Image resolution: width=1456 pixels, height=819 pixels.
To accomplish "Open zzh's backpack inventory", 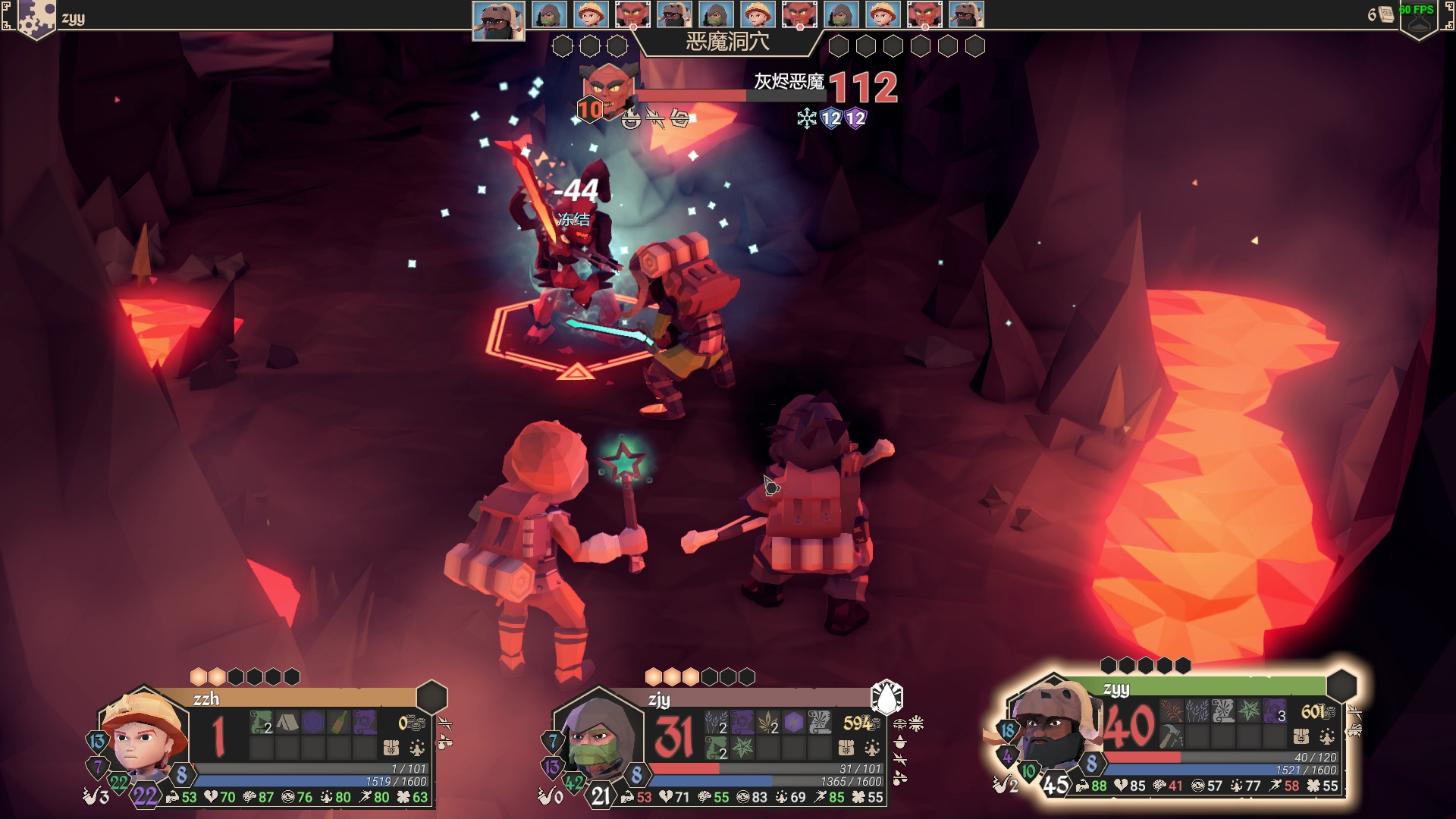I will point(391,748).
